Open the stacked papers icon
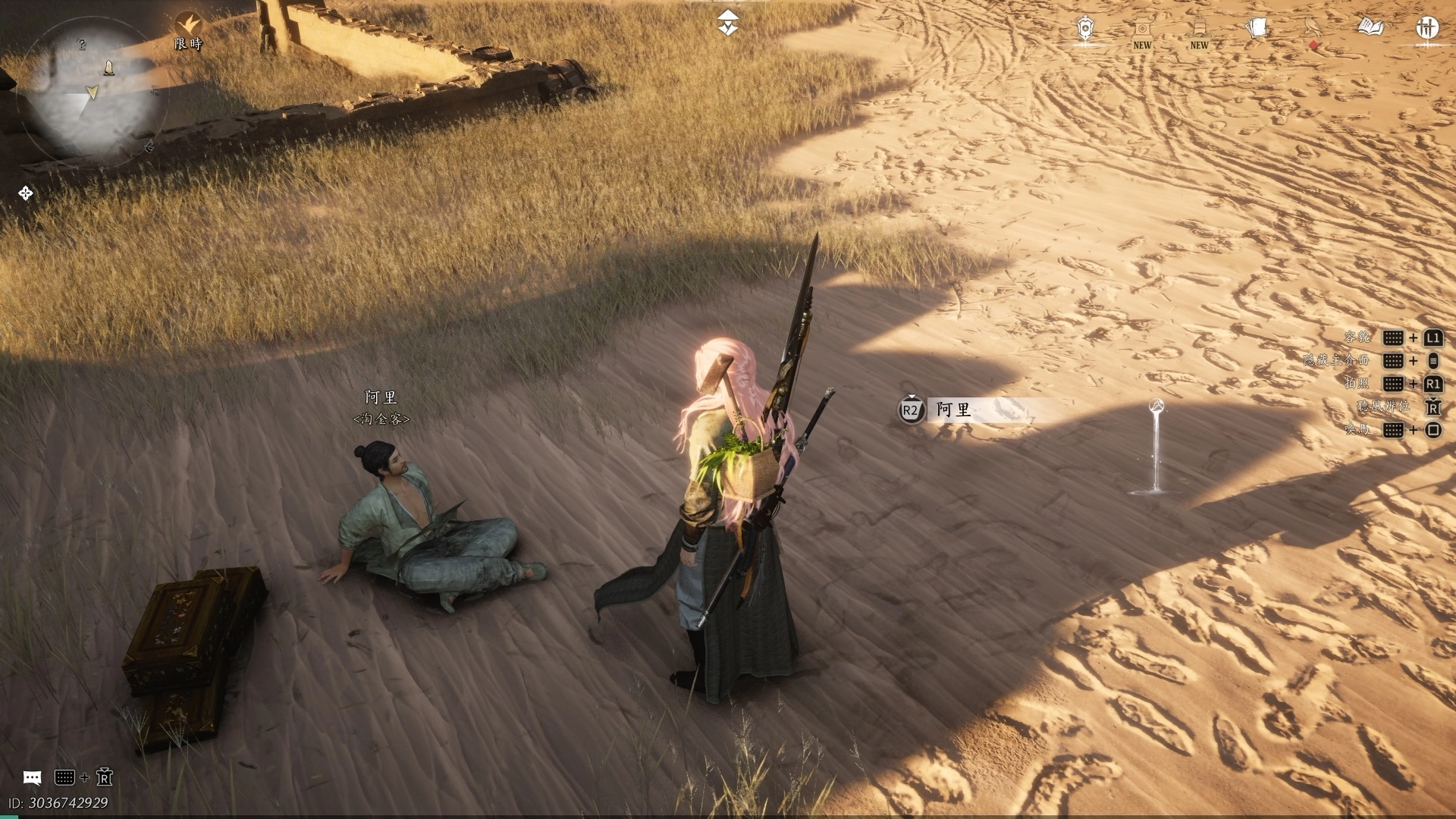This screenshot has width=1456, height=819. (x=1257, y=29)
